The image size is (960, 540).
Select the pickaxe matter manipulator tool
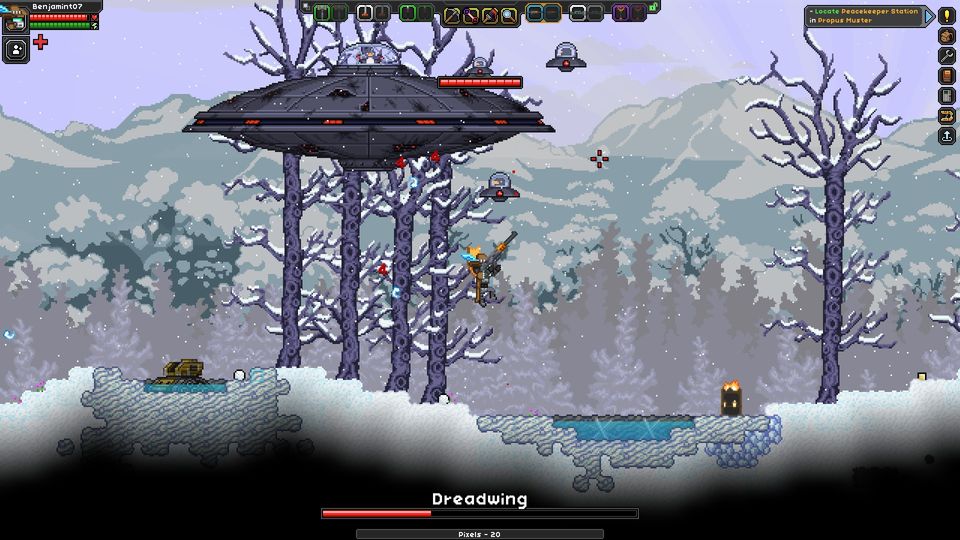click(452, 14)
